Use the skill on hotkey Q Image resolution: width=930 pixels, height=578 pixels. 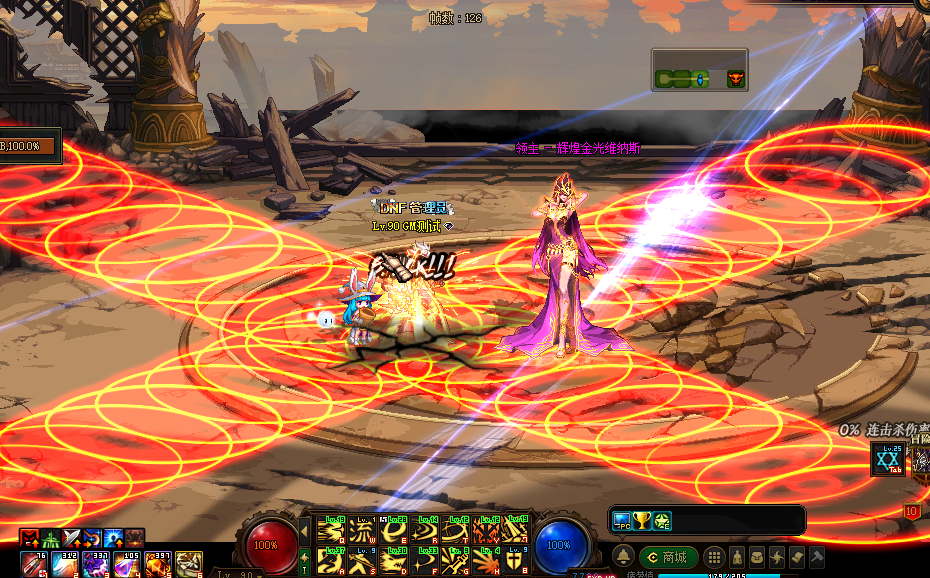click(x=332, y=529)
